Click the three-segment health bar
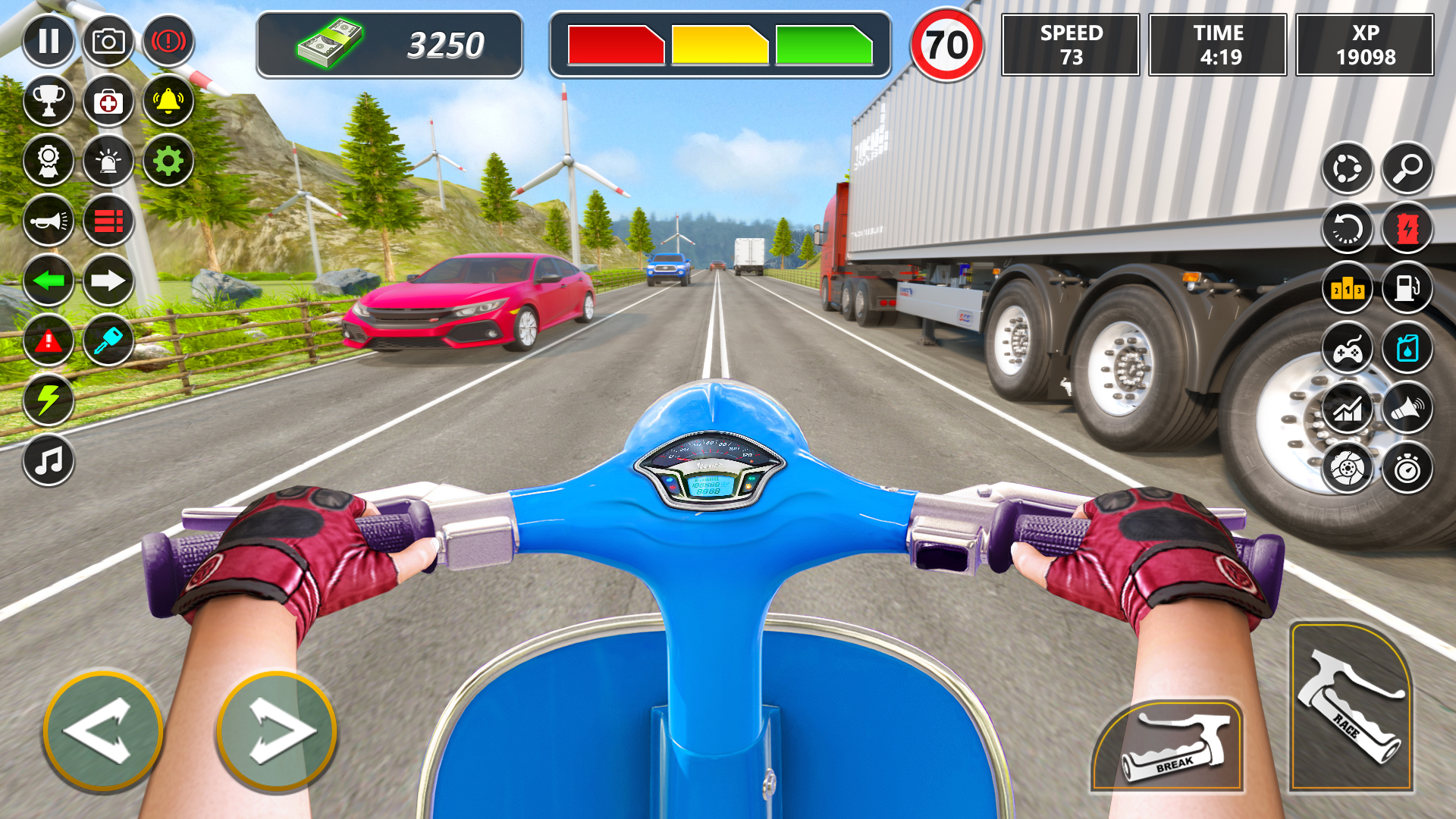This screenshot has width=1456, height=819. [723, 44]
